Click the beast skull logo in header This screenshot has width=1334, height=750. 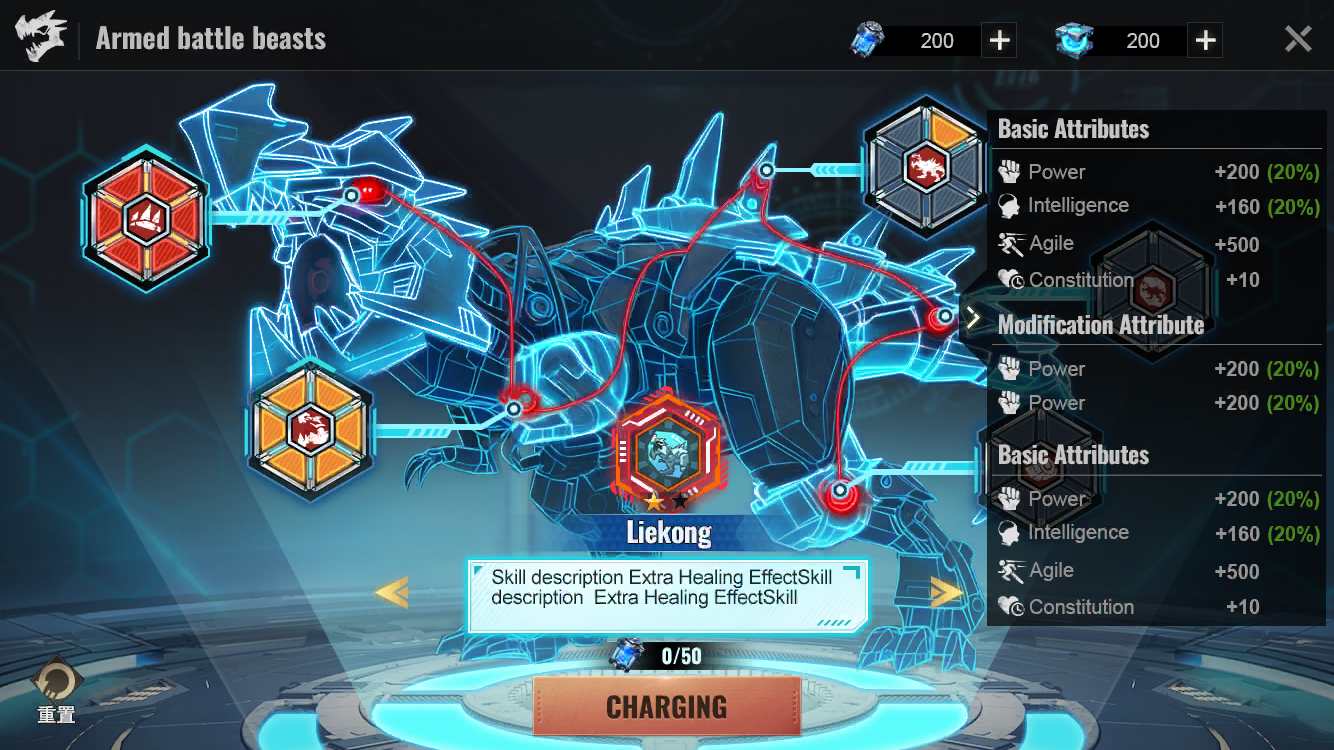point(41,38)
